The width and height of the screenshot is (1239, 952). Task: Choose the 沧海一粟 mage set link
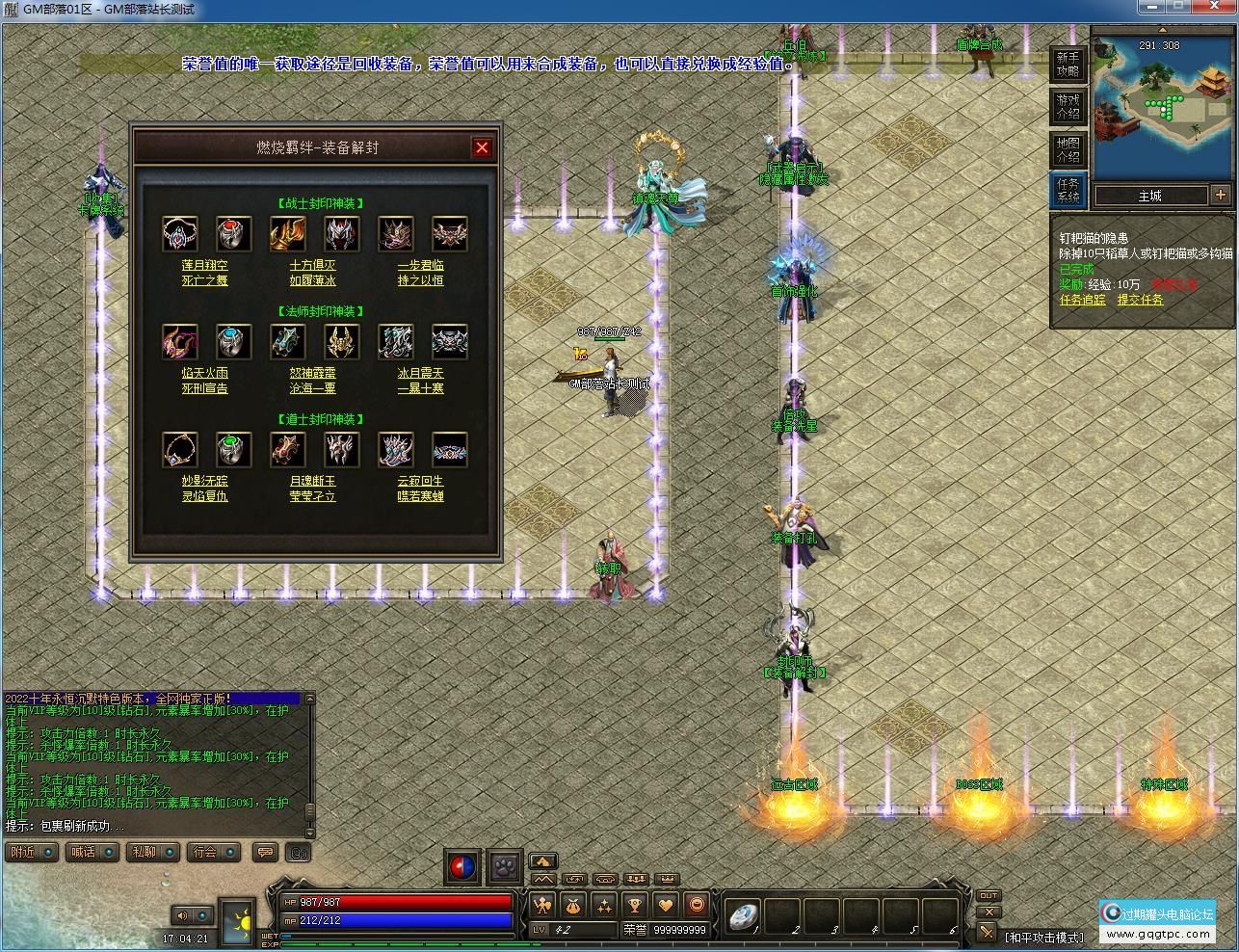312,388
